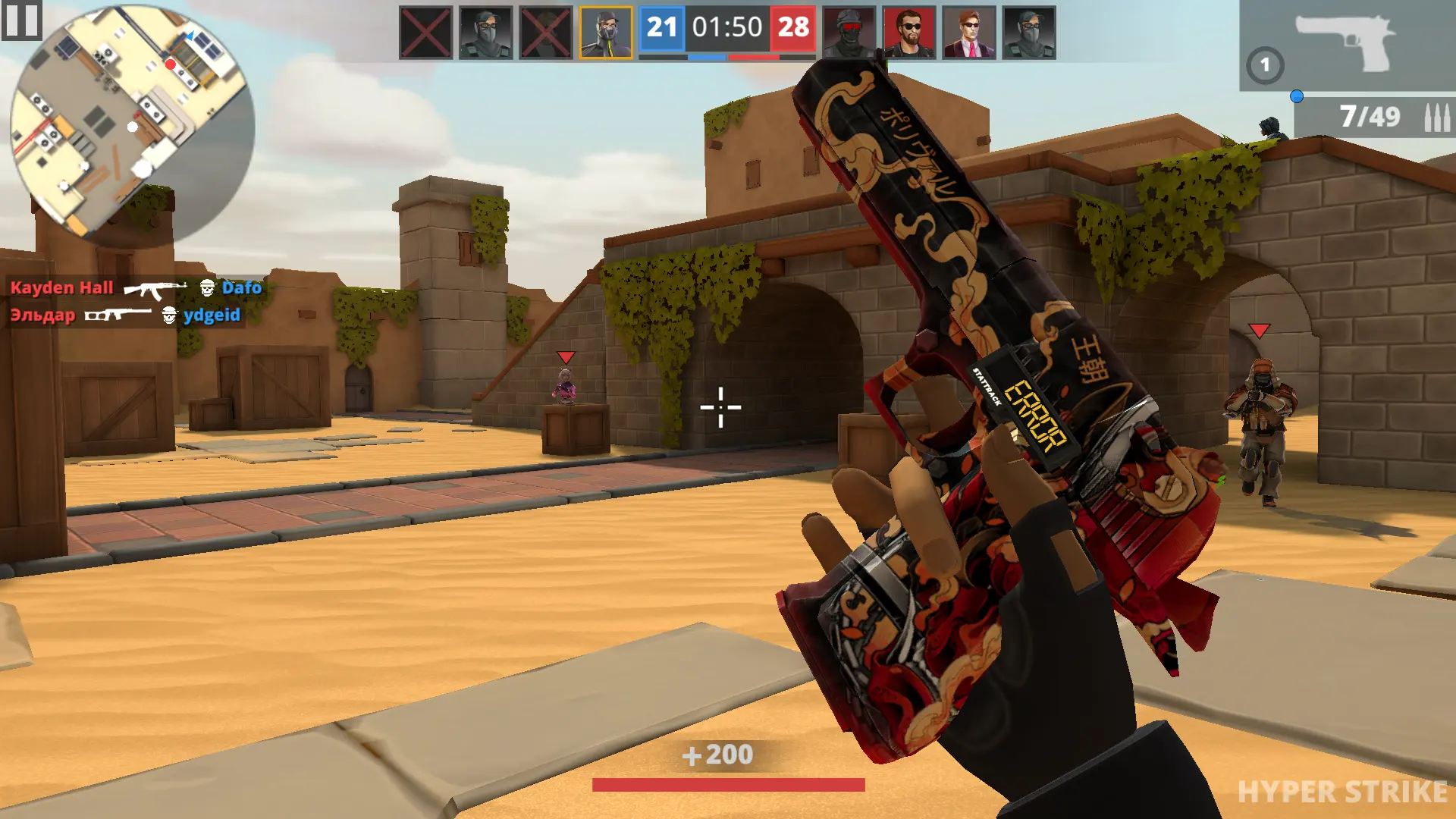Image resolution: width=1456 pixels, height=819 pixels.
Task: Select Kayden Hall in the kill feed
Action: [x=61, y=288]
